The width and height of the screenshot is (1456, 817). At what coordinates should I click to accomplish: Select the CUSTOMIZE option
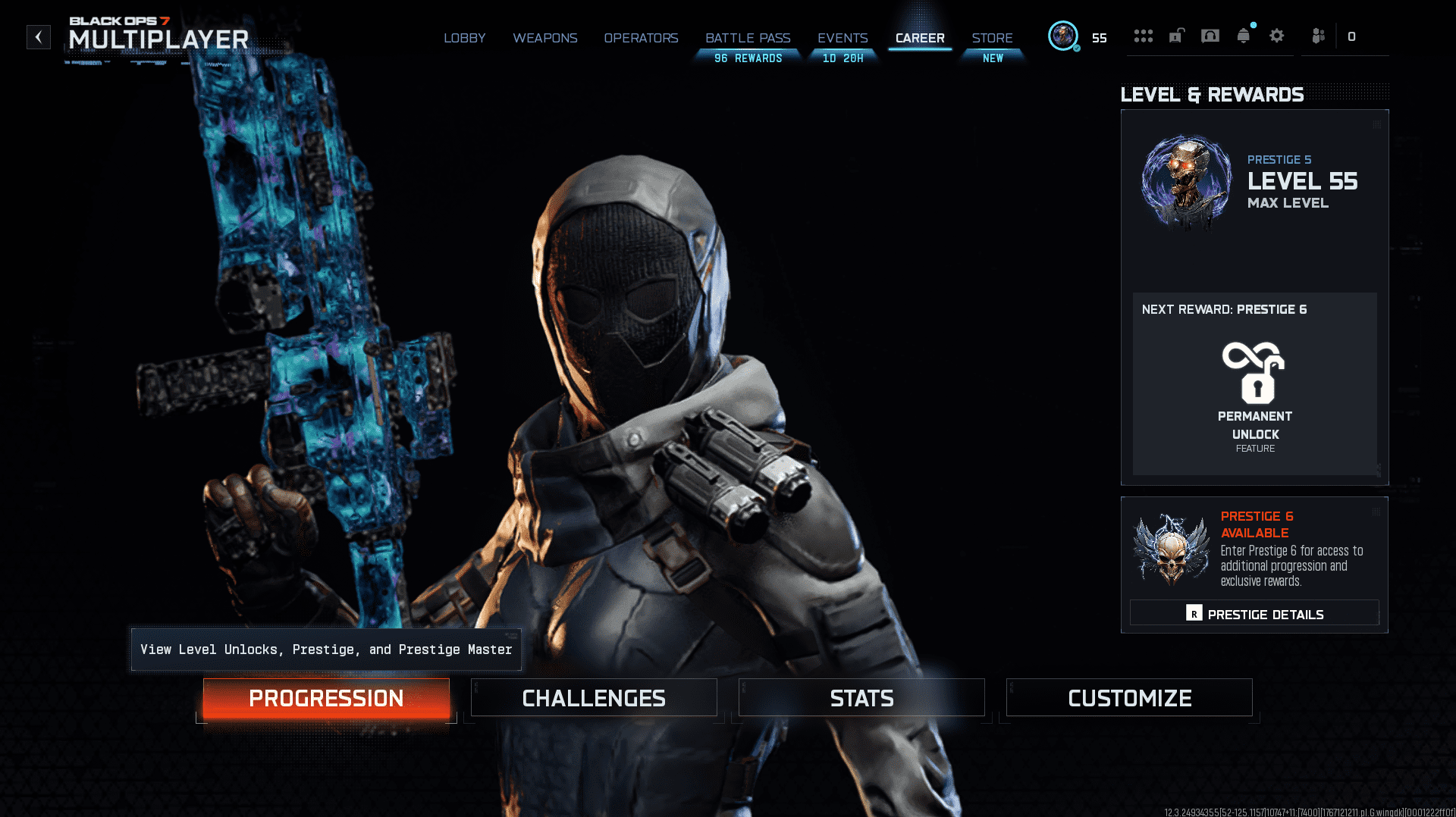pos(1129,697)
